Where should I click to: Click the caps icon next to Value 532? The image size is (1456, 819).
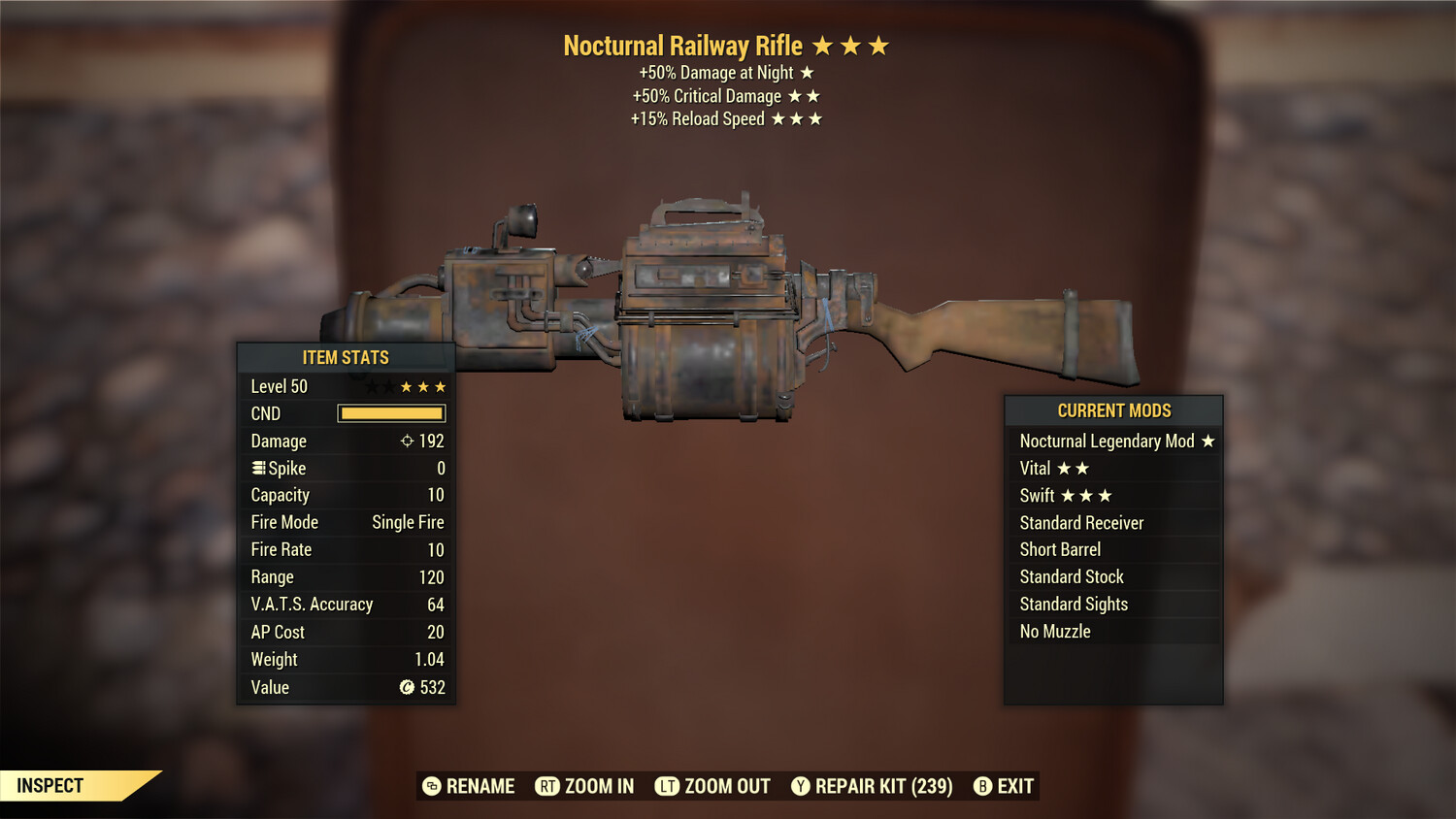coord(407,688)
